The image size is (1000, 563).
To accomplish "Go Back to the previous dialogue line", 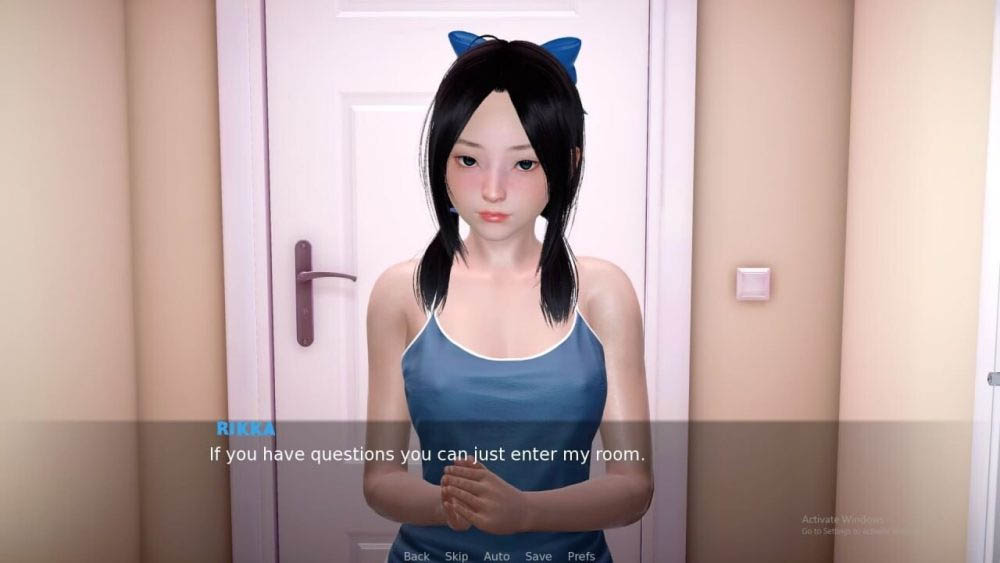I will 416,556.
